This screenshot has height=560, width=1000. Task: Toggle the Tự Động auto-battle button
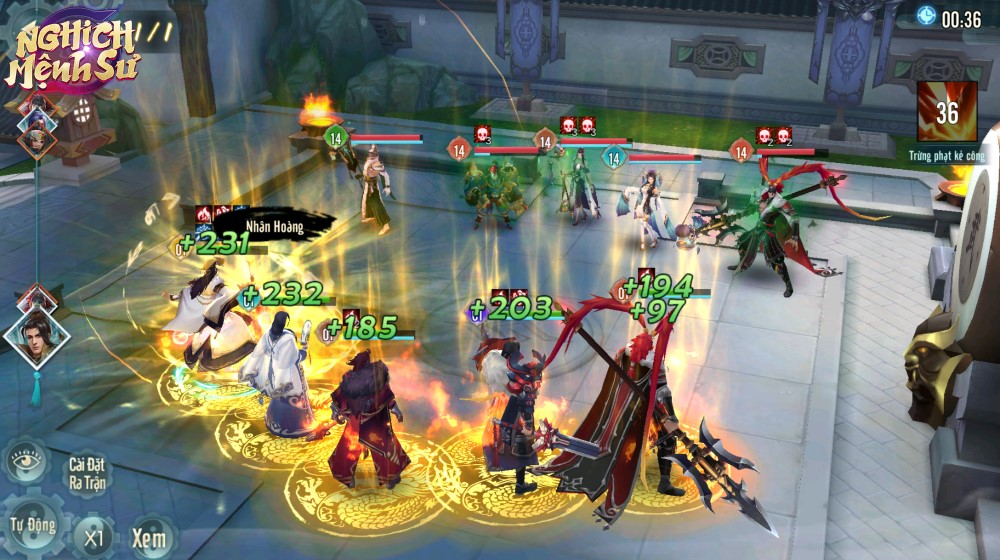pos(31,526)
